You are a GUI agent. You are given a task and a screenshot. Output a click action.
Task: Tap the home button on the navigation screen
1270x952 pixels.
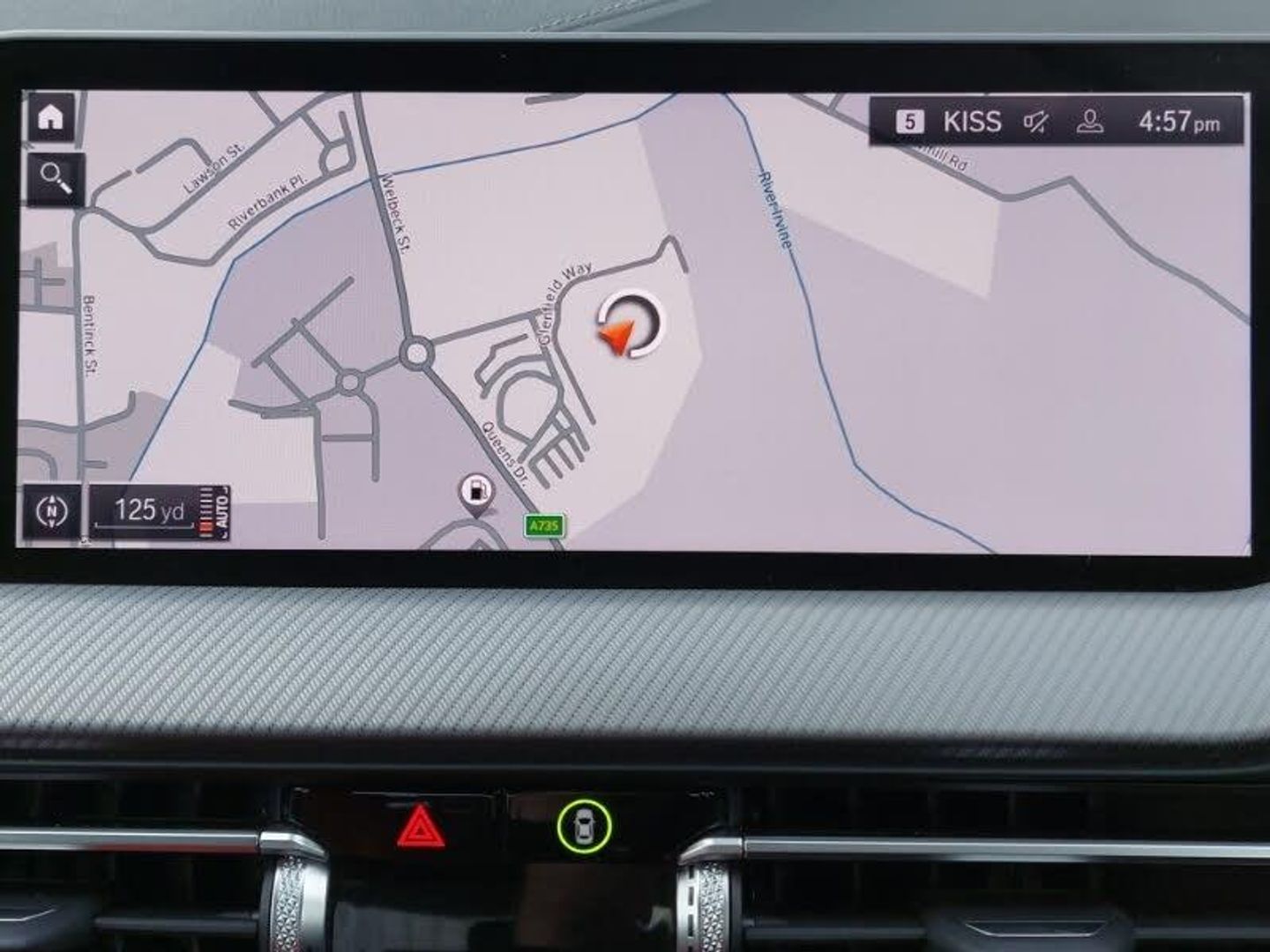50,116
